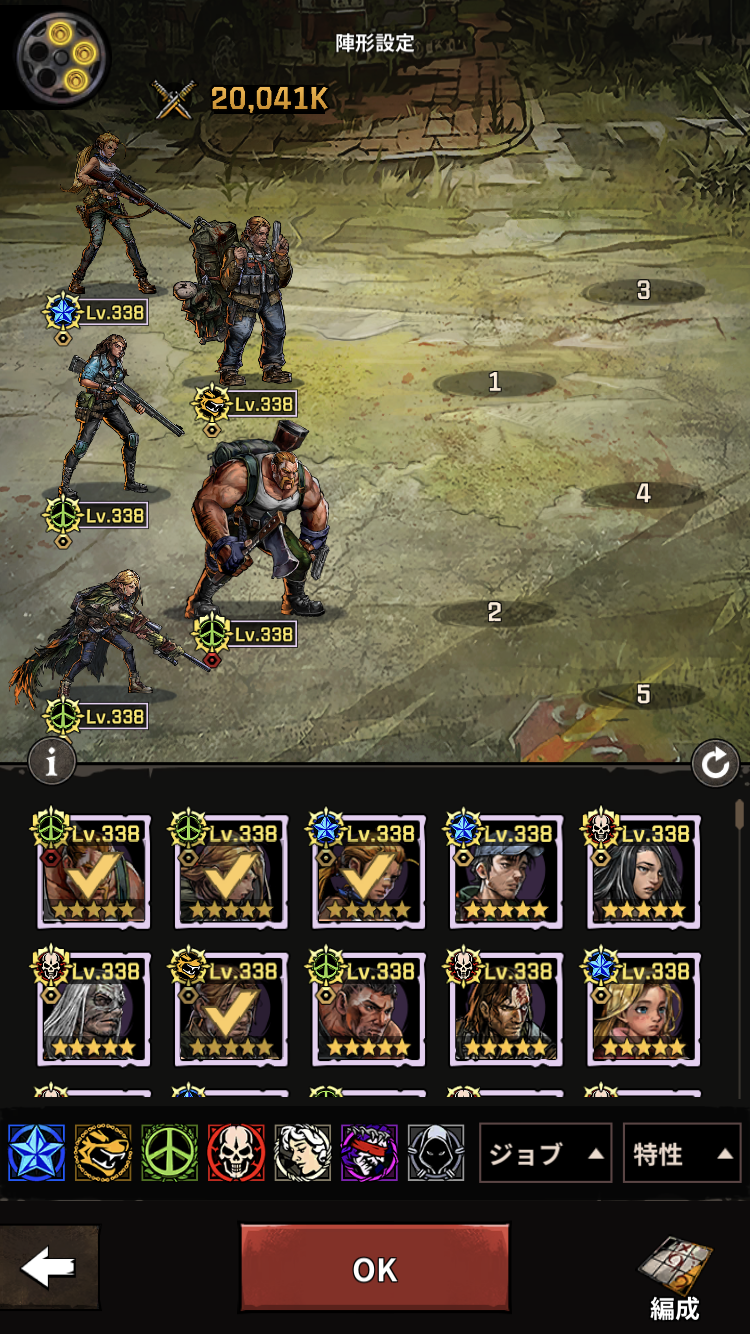The width and height of the screenshot is (750, 1334).
Task: Reset formation with the circular arrow button
Action: pos(715,765)
